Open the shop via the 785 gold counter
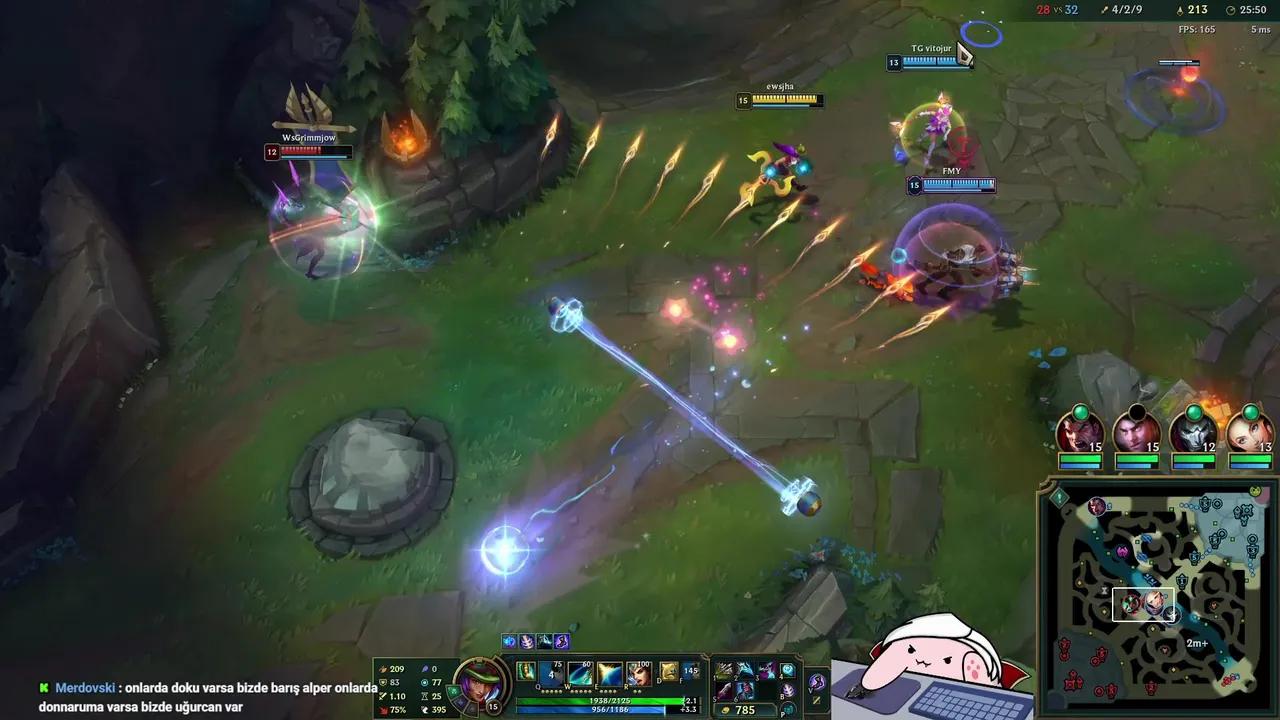 point(743,708)
